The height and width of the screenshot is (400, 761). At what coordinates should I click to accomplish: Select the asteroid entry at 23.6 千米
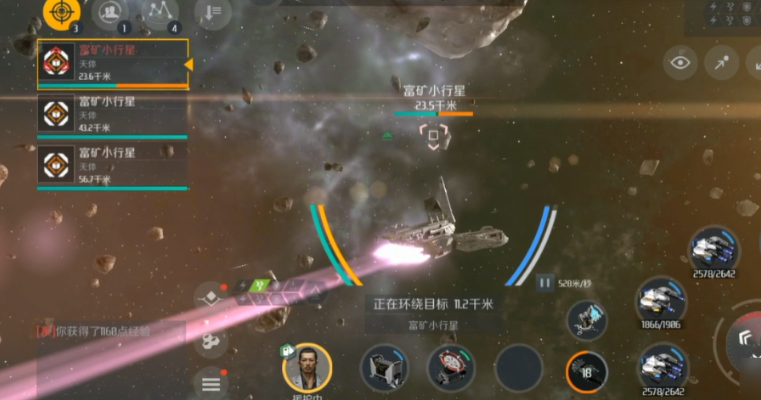(x=112, y=64)
